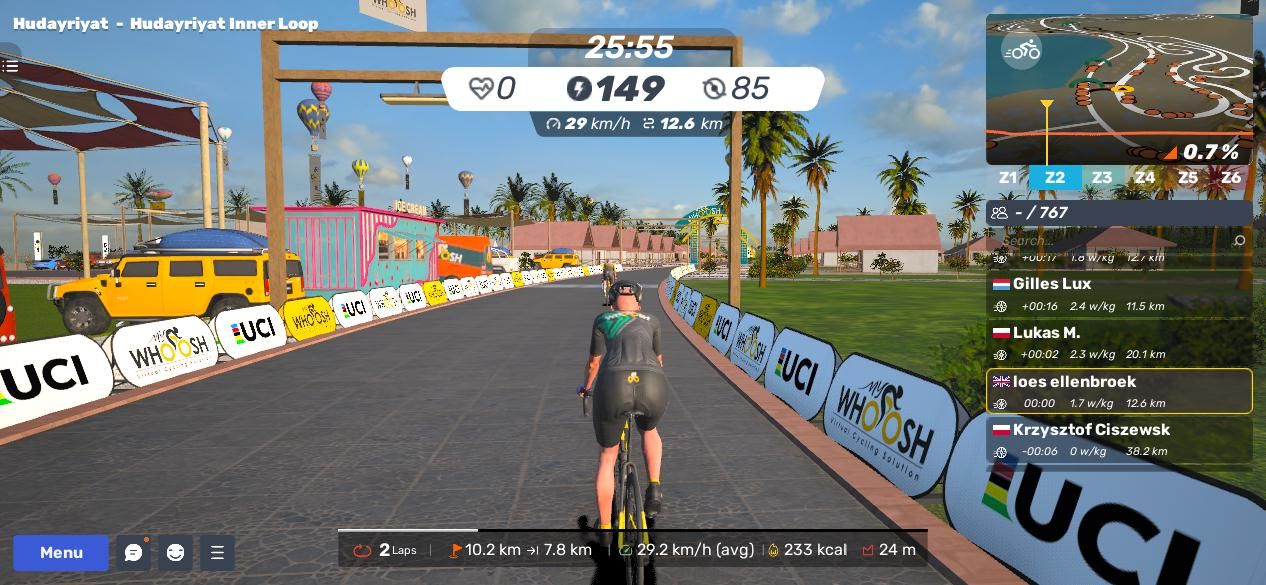The width and height of the screenshot is (1266, 585).
Task: Select rider Krzysztof Ciszewsk row
Action: (x=1119, y=439)
